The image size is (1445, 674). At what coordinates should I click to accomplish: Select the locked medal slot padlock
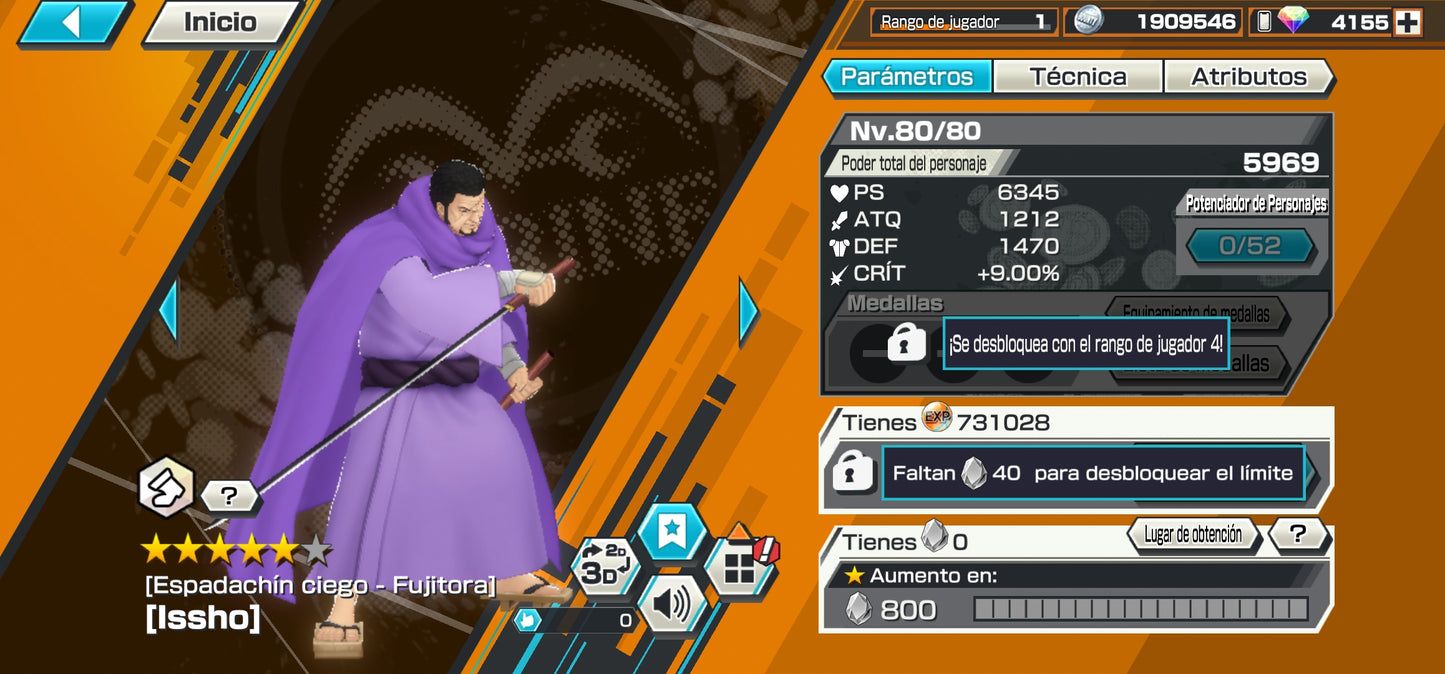pos(906,345)
